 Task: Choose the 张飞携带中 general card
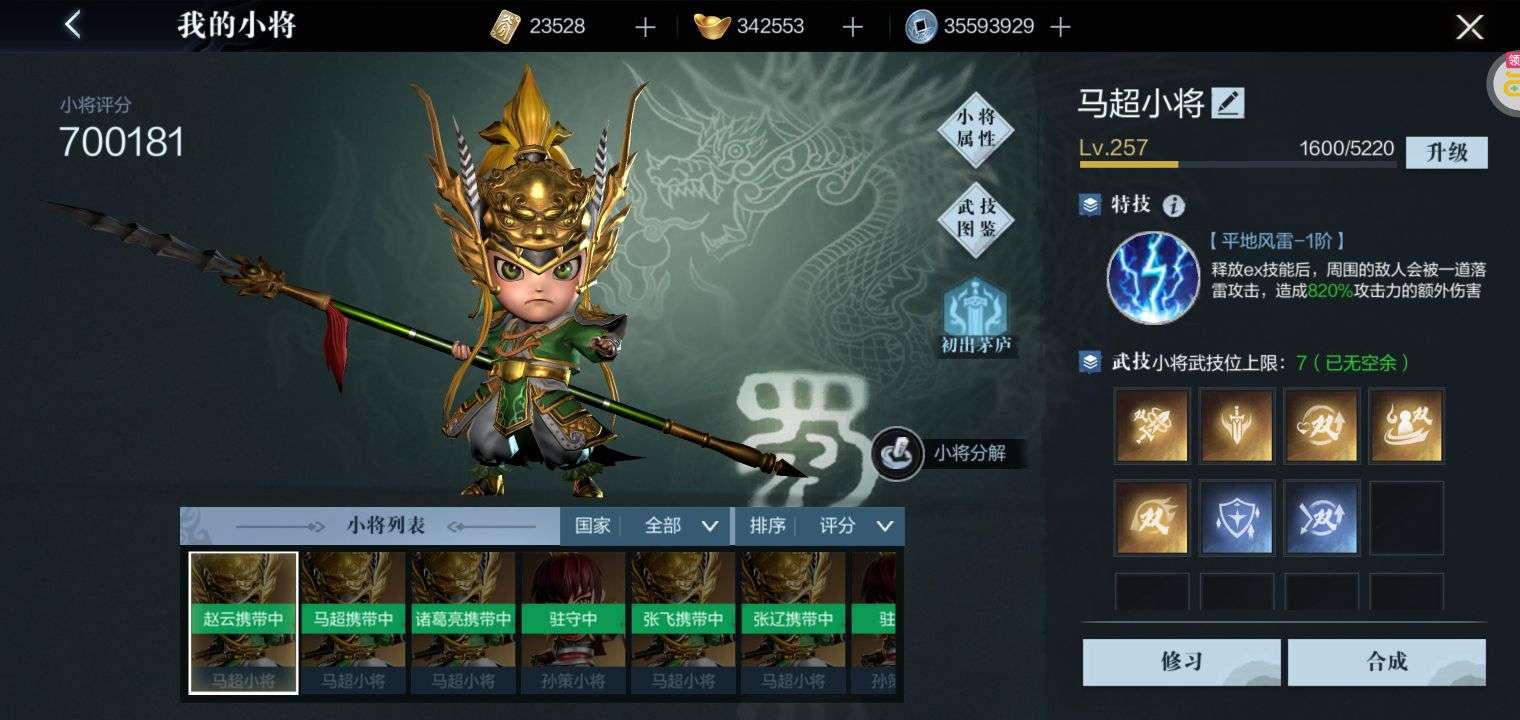683,622
